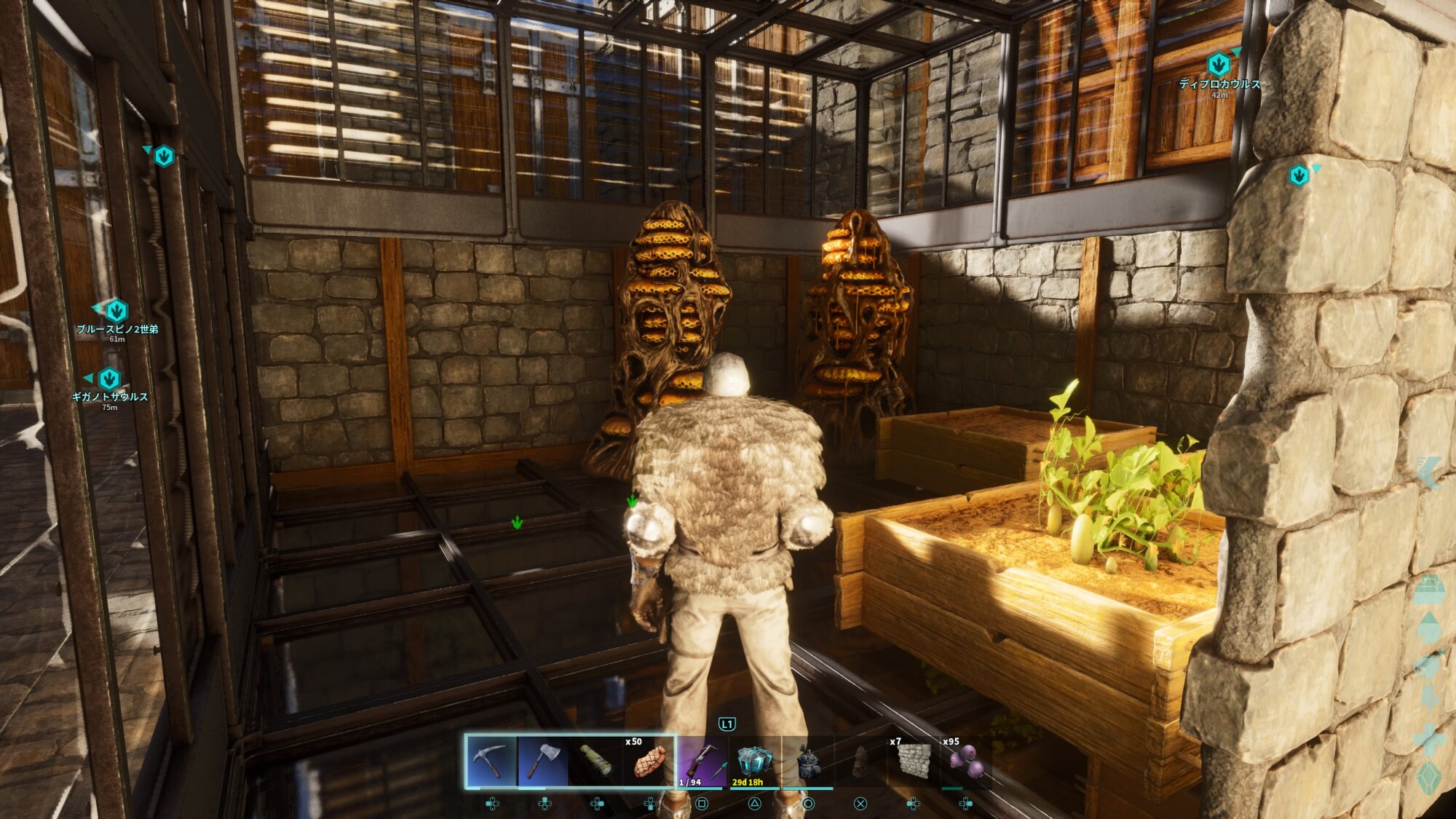Click the ブルースピノ2世弟 tracking marker
This screenshot has width=1456, height=819.
[x=116, y=311]
